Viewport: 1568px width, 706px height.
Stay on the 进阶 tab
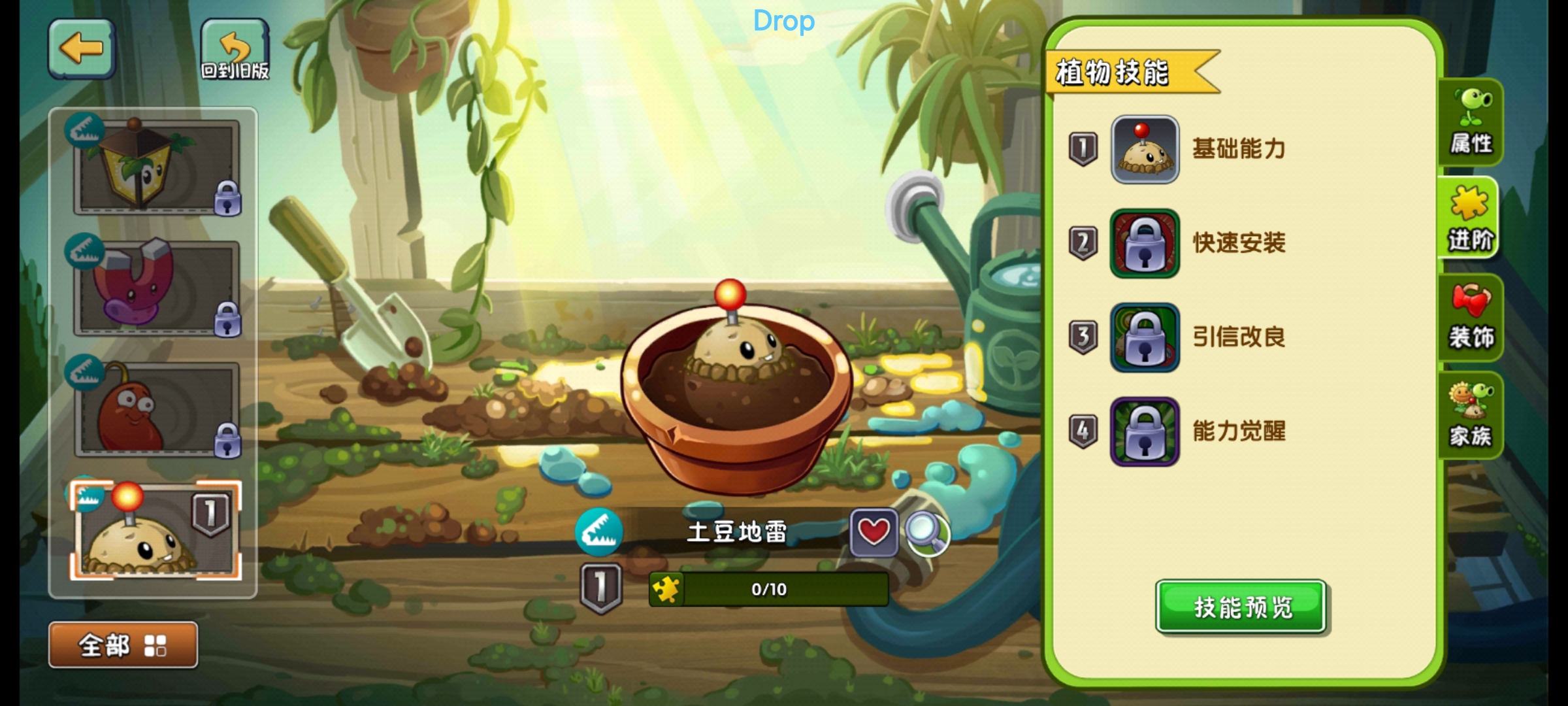click(x=1473, y=219)
